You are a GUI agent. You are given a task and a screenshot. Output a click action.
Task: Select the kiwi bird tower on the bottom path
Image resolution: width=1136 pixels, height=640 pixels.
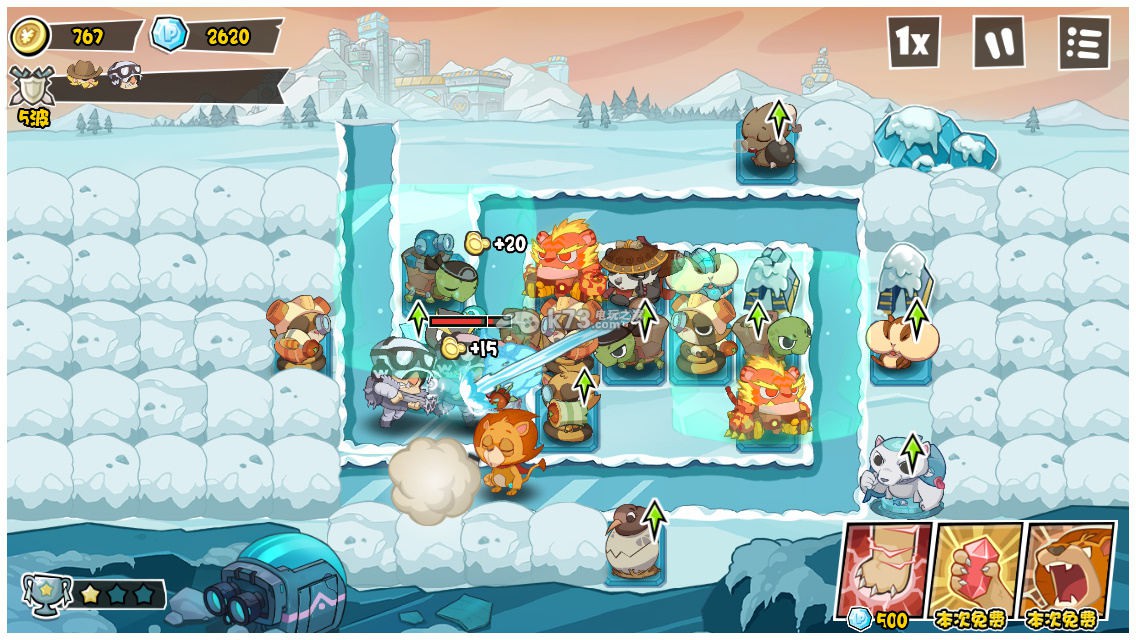[x=632, y=544]
